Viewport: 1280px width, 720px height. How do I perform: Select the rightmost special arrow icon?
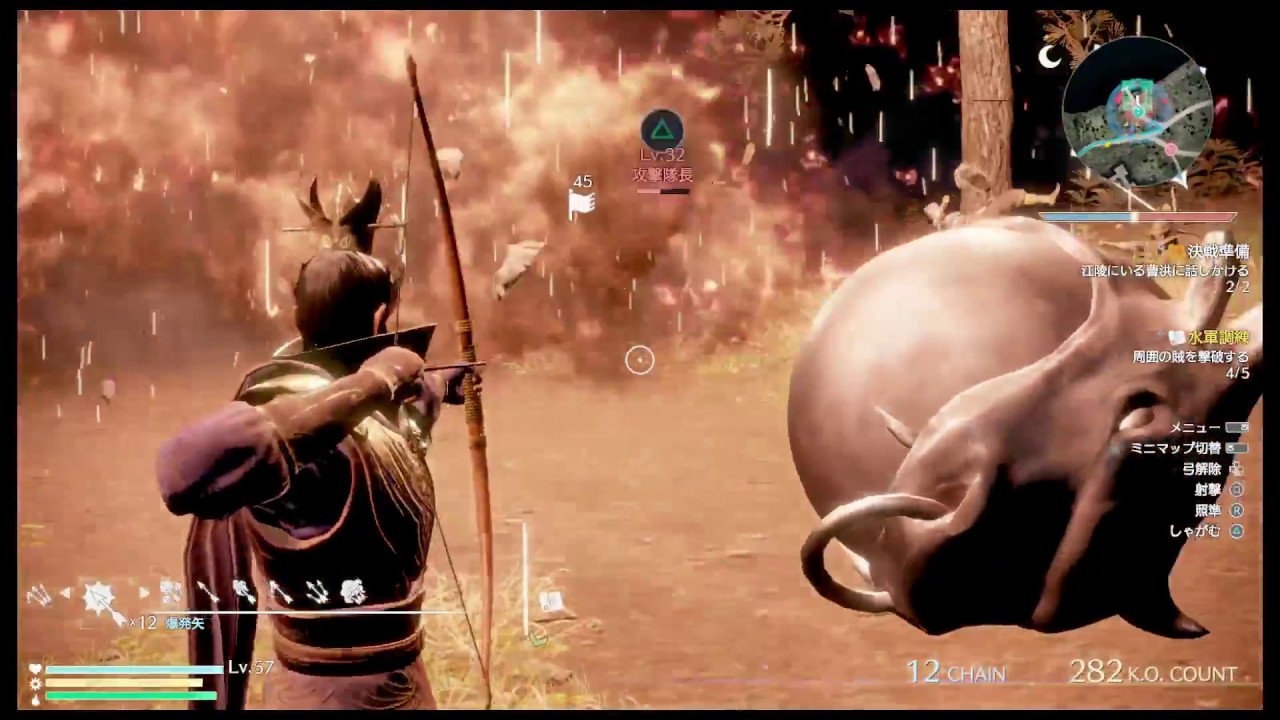(x=355, y=590)
